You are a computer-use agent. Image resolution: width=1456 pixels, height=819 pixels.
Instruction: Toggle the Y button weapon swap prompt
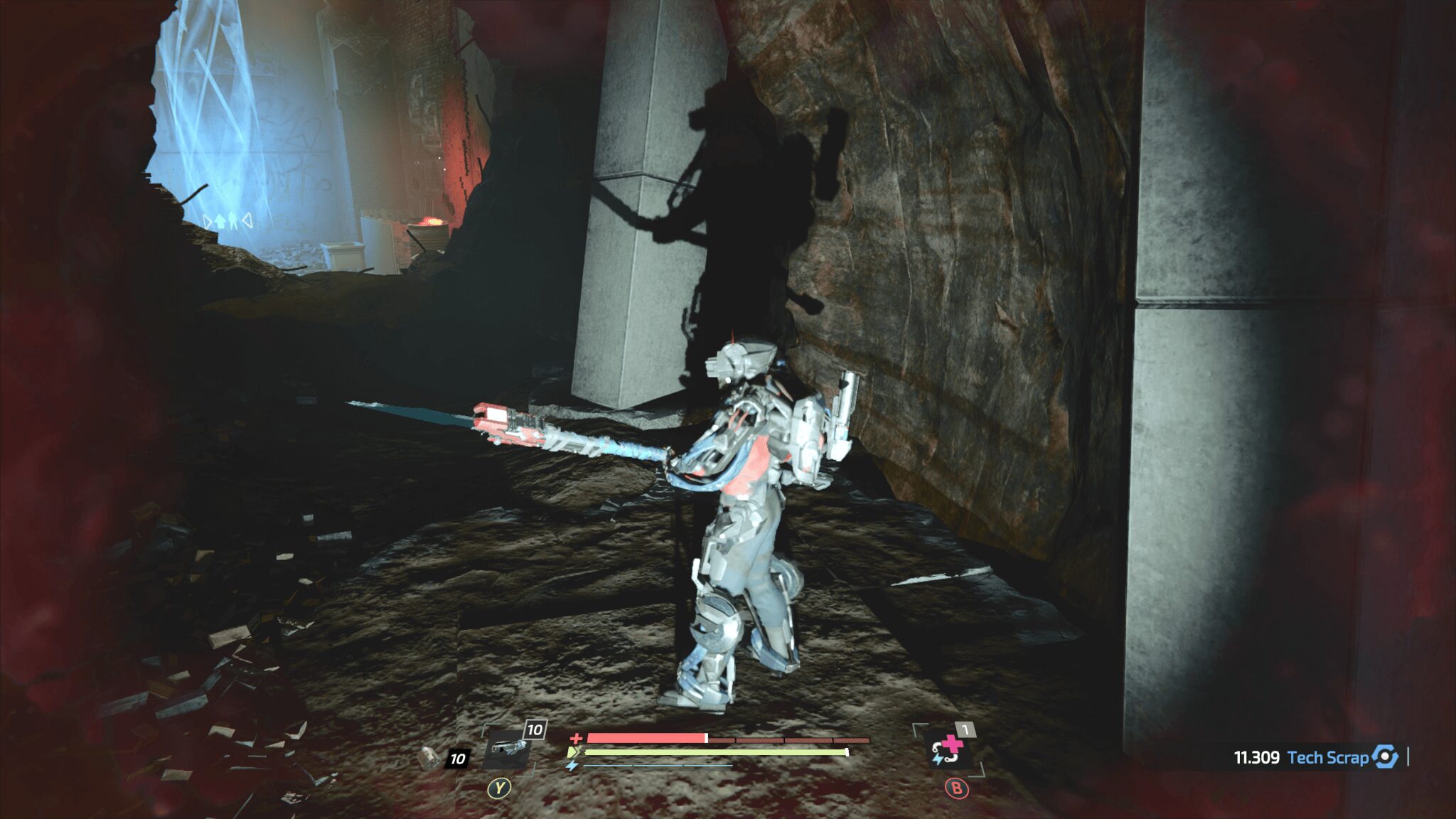tap(499, 788)
